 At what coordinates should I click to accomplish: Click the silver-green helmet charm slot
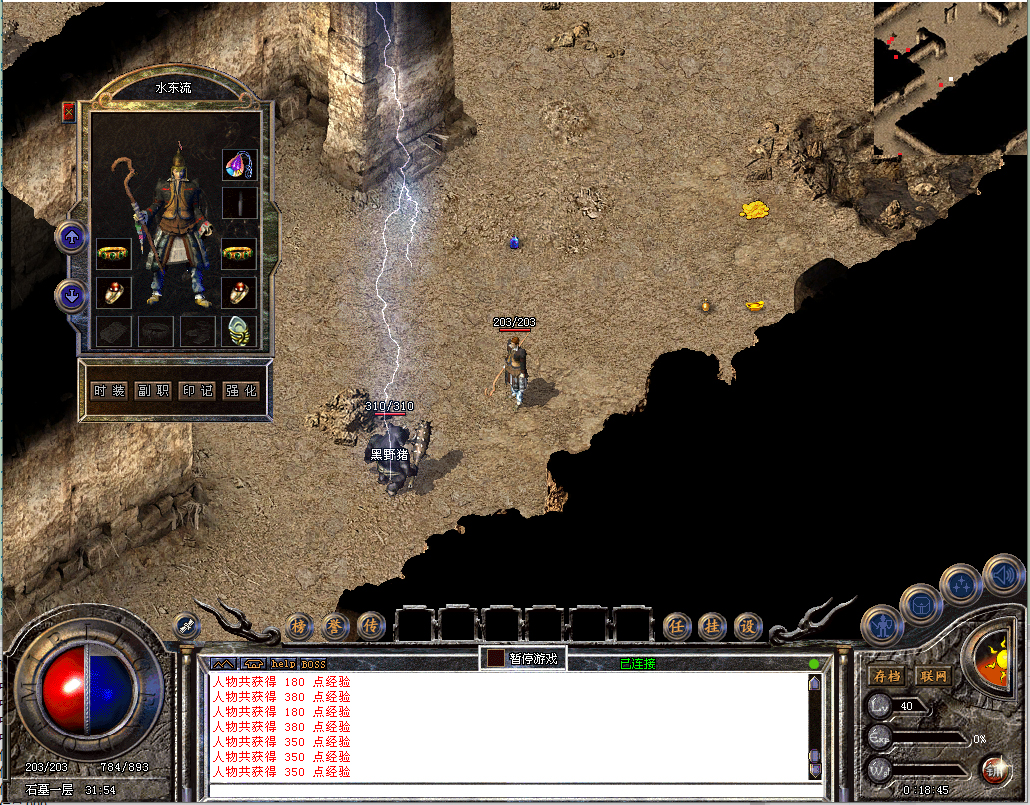[239, 329]
